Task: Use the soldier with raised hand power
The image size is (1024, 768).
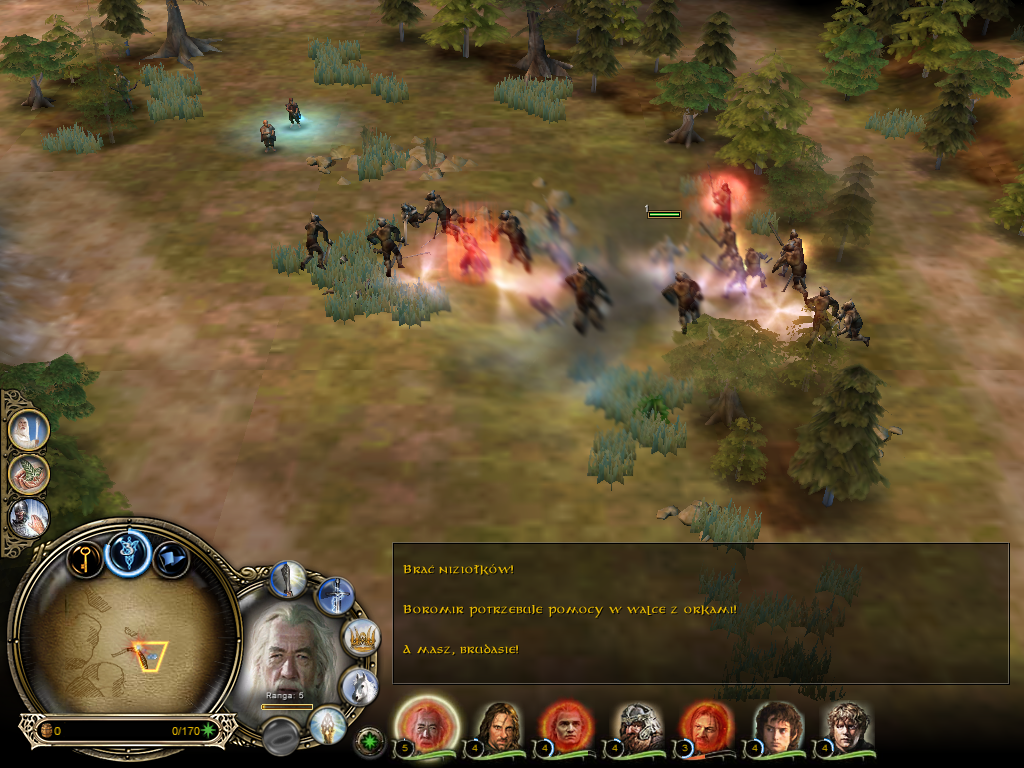Action: pyautogui.click(x=29, y=518)
